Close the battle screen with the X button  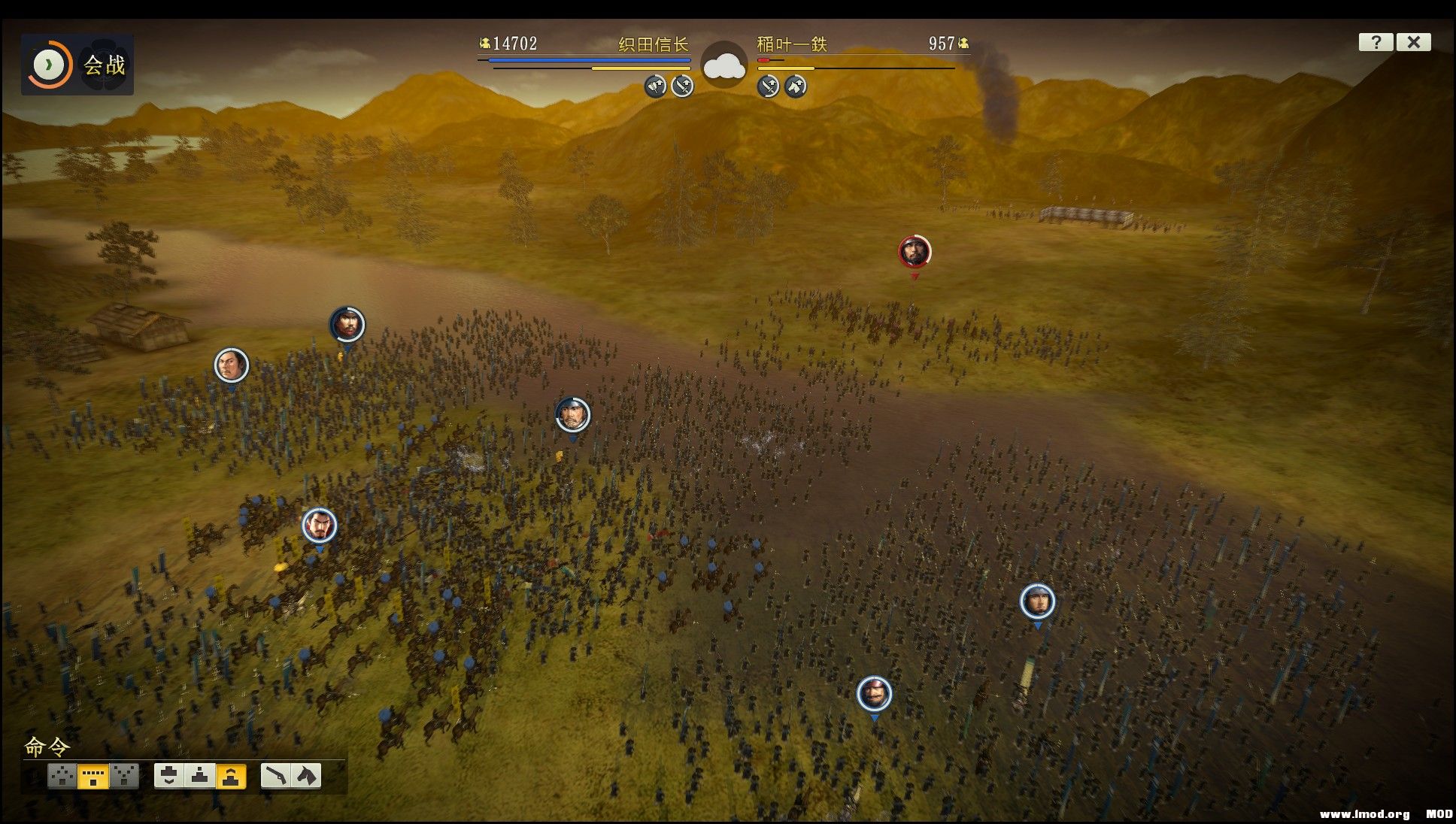pyautogui.click(x=1413, y=42)
